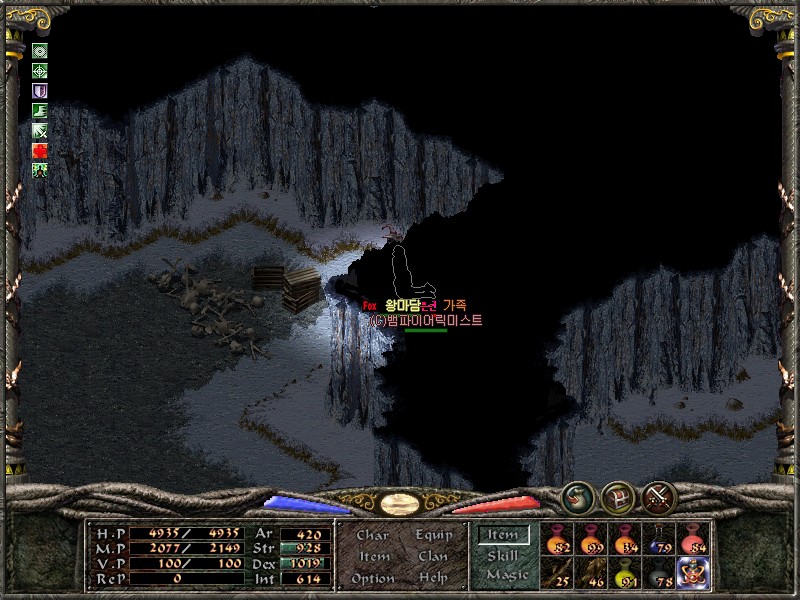Image resolution: width=800 pixels, height=600 pixels.
Task: Open the Option menu
Action: [x=372, y=578]
